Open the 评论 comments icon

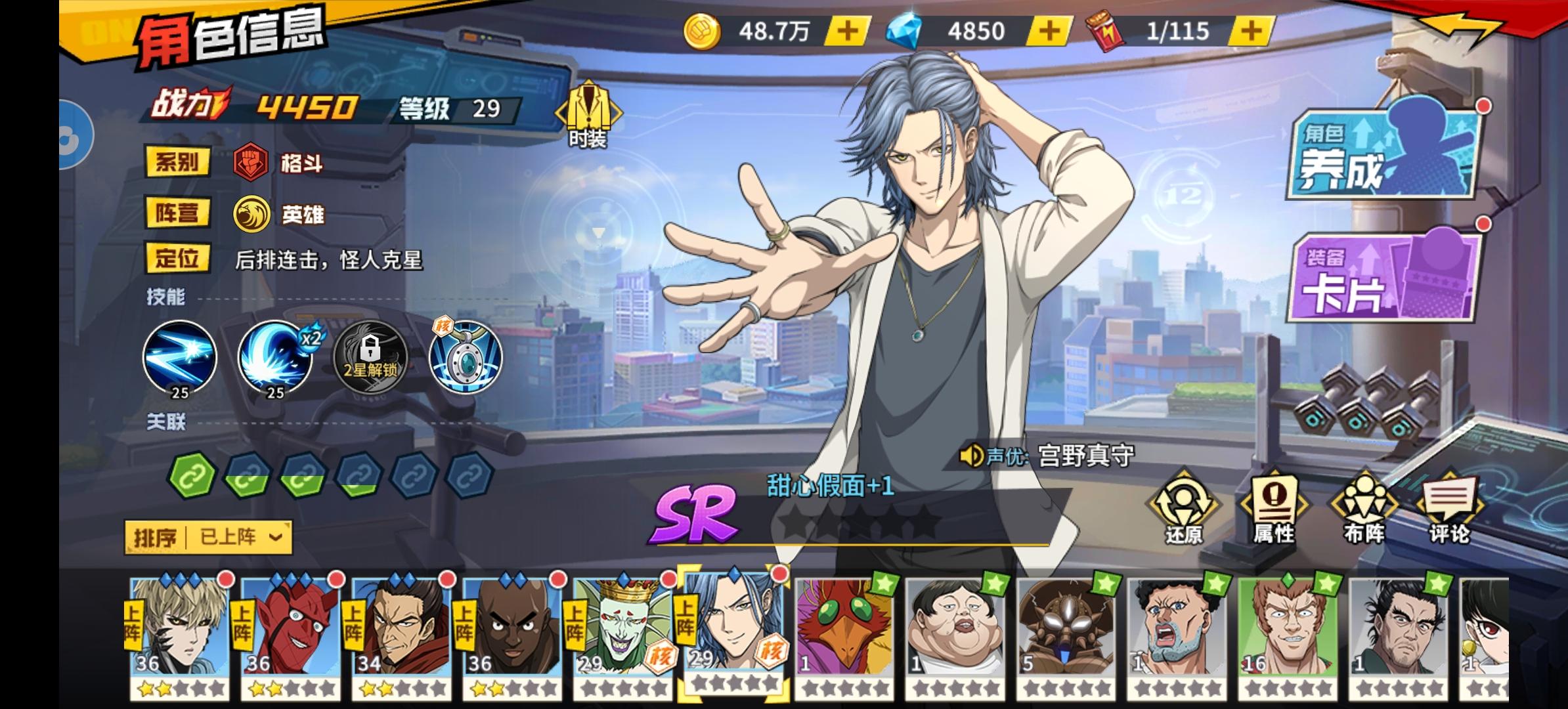(x=1450, y=509)
